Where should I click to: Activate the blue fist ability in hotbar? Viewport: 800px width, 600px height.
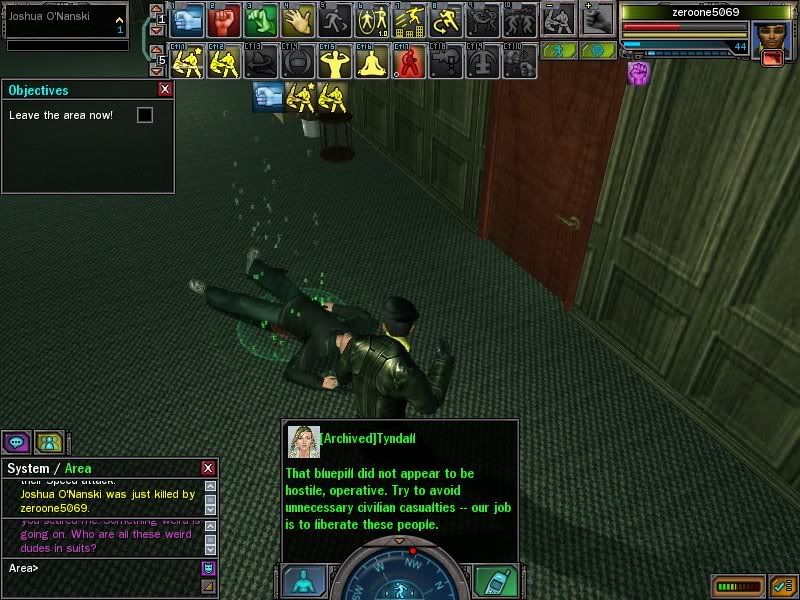pos(191,19)
